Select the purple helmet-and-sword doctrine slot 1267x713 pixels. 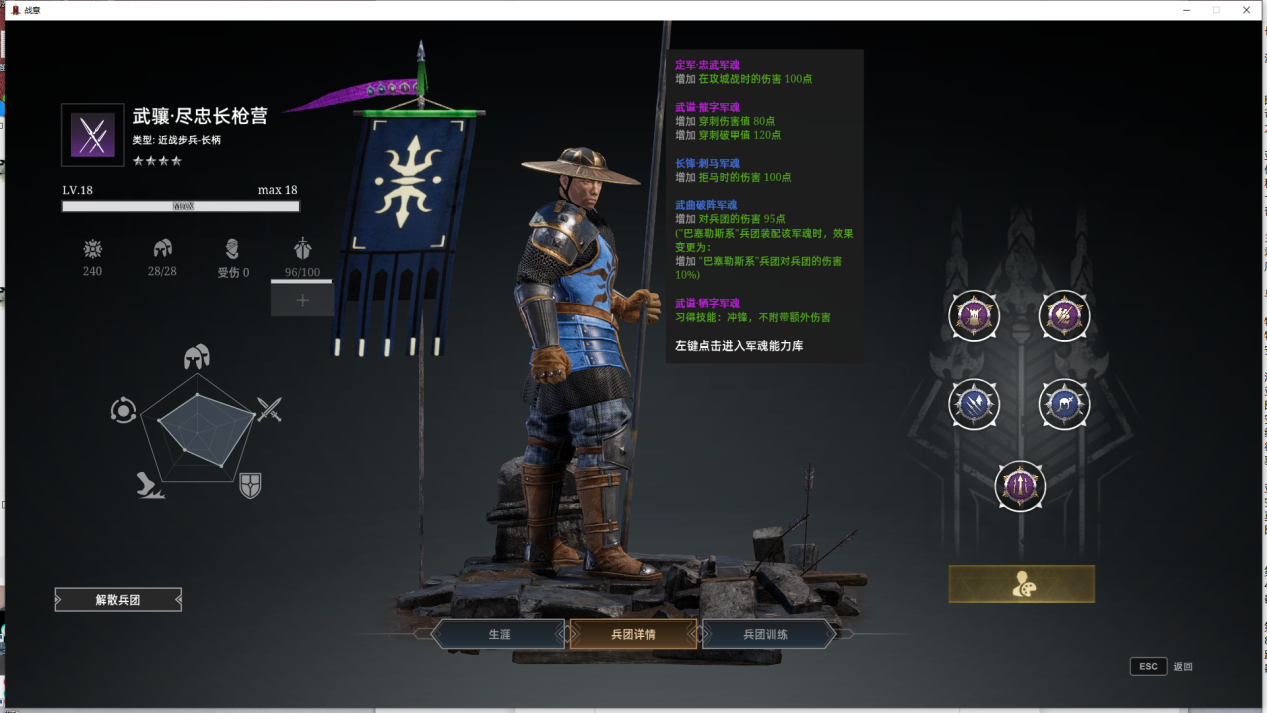click(1064, 317)
